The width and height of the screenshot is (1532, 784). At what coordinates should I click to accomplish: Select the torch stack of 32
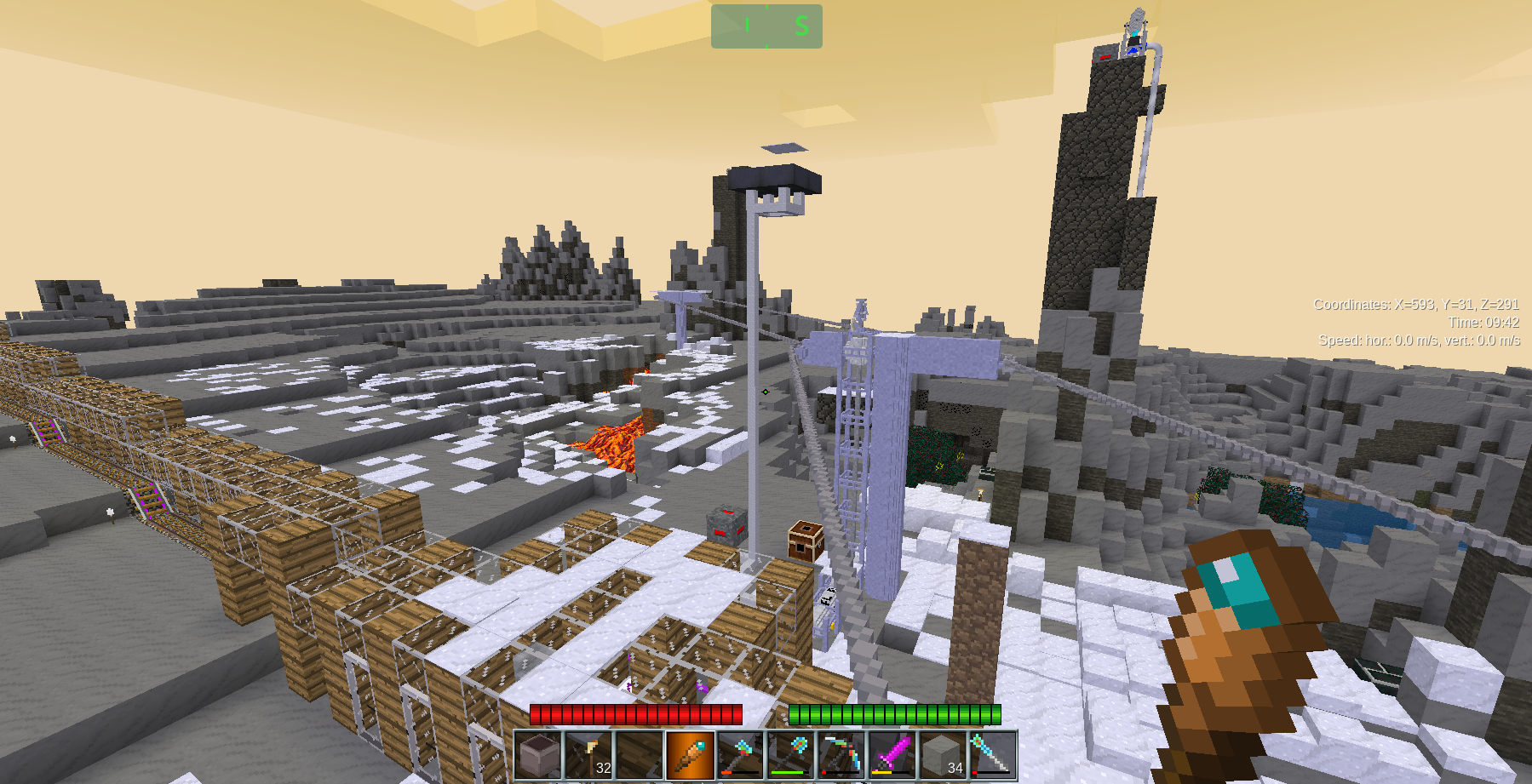[589, 755]
